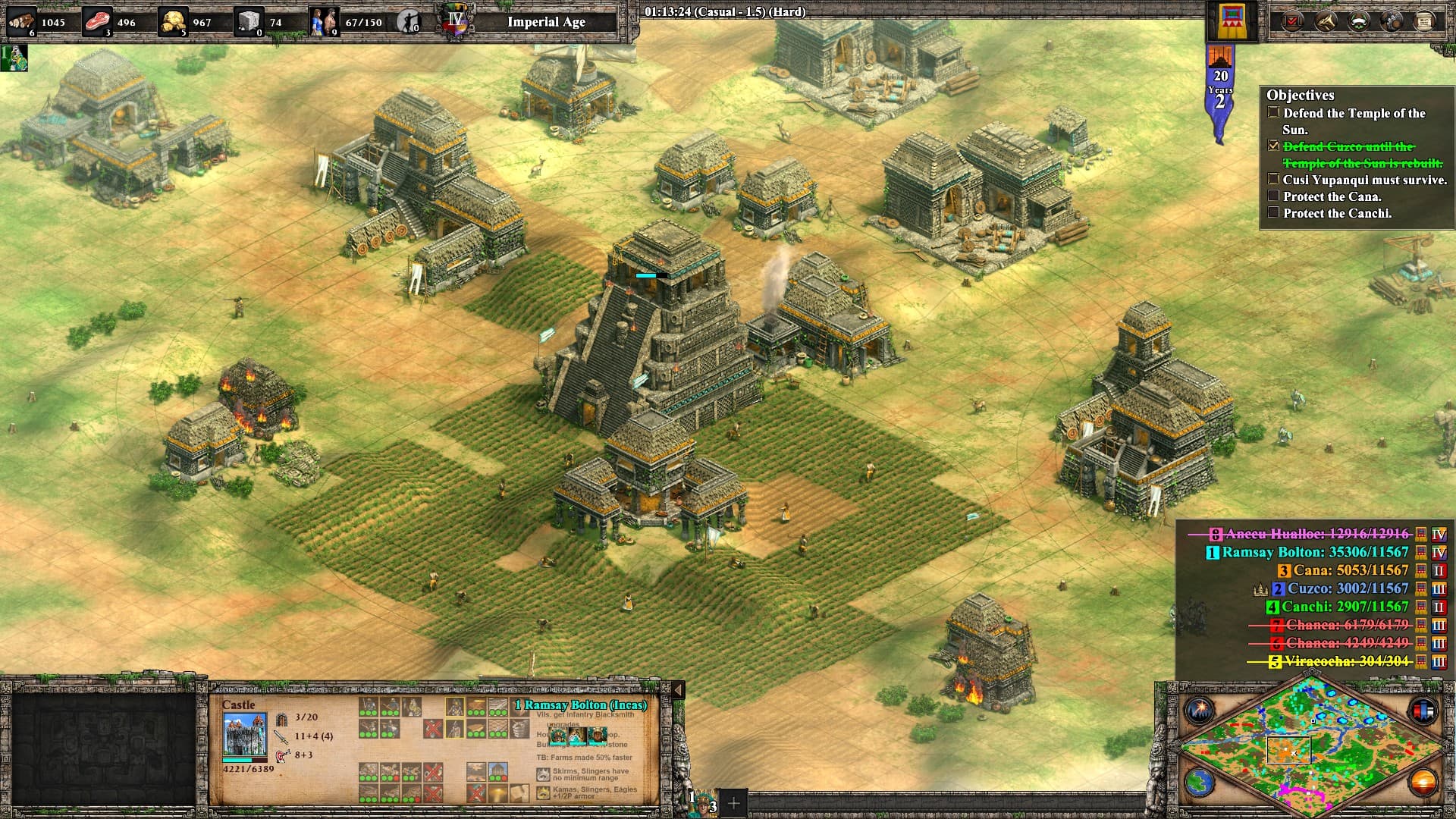The image size is (1456, 819).
Task: Click the golden horn chat button
Action: click(1325, 21)
